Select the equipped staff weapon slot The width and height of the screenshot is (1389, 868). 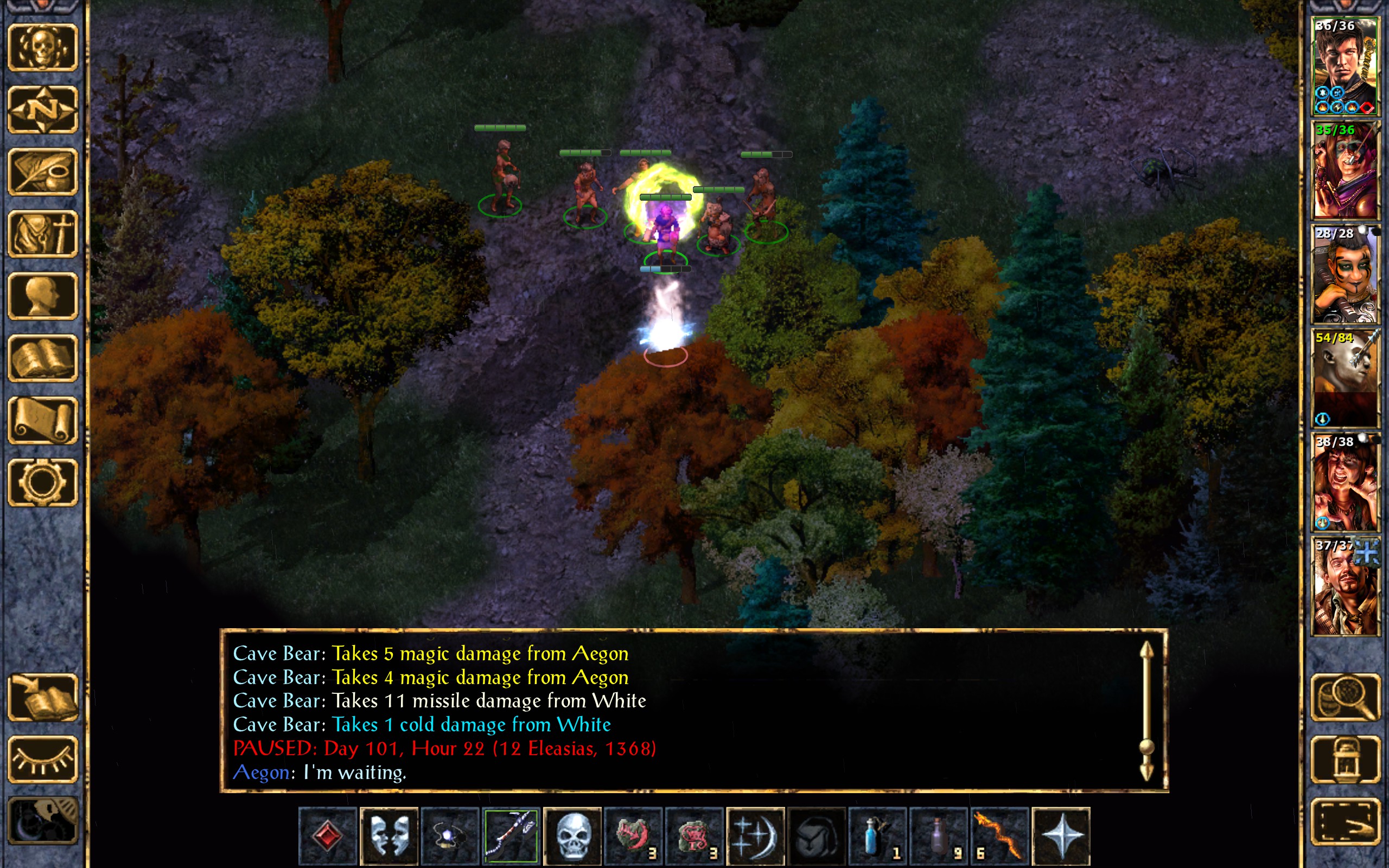[511, 836]
